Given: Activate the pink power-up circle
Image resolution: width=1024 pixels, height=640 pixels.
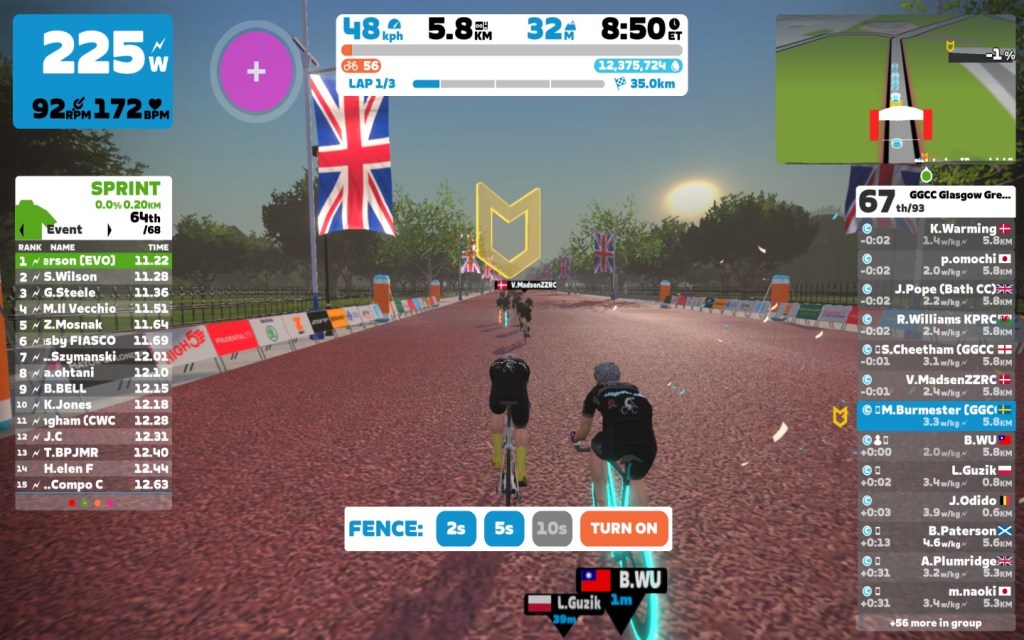Looking at the screenshot, I should point(256,72).
